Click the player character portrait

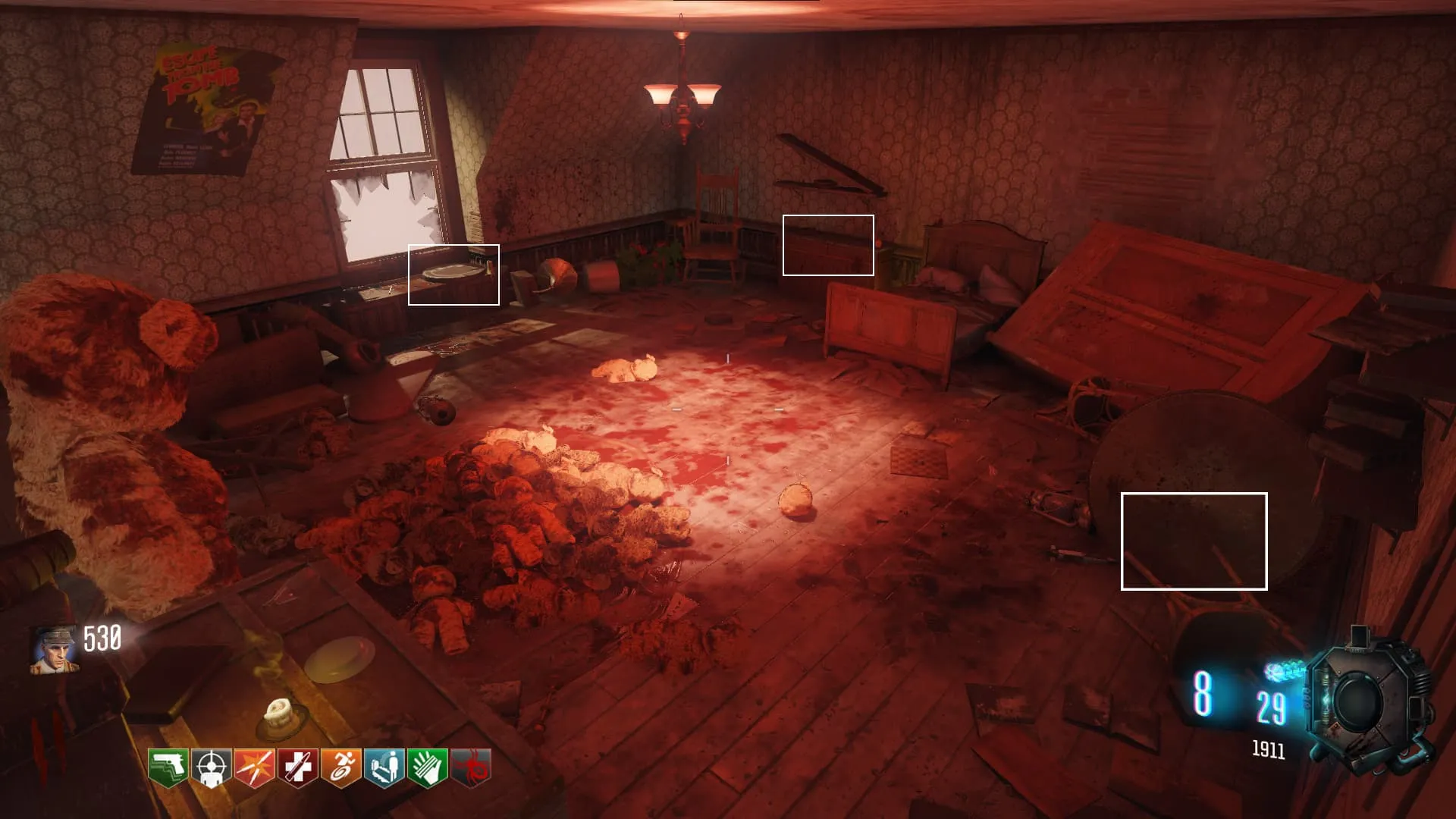(53, 650)
